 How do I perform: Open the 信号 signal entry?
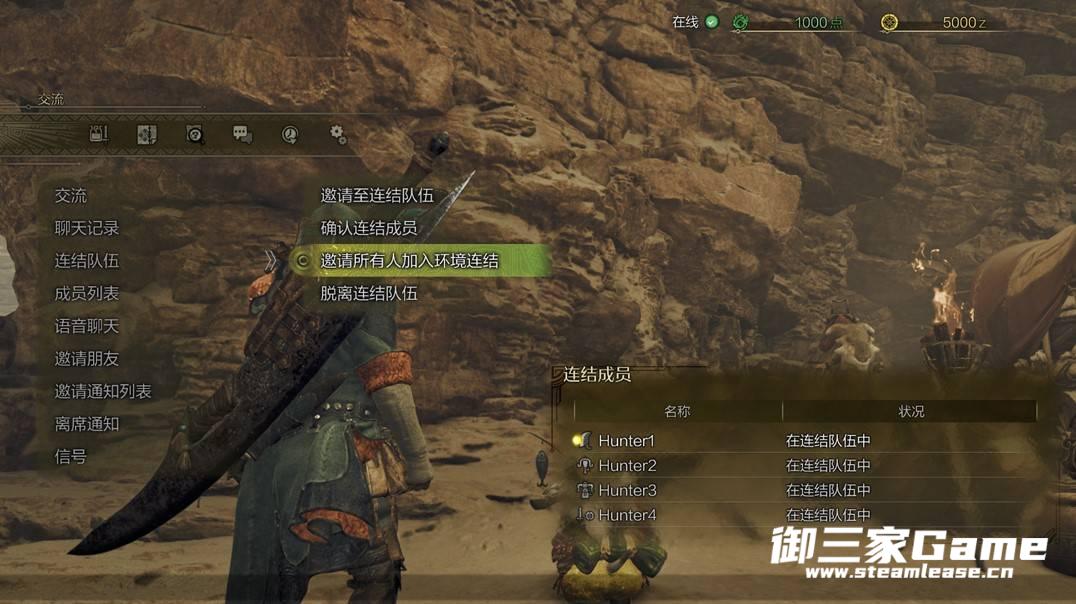(71, 456)
